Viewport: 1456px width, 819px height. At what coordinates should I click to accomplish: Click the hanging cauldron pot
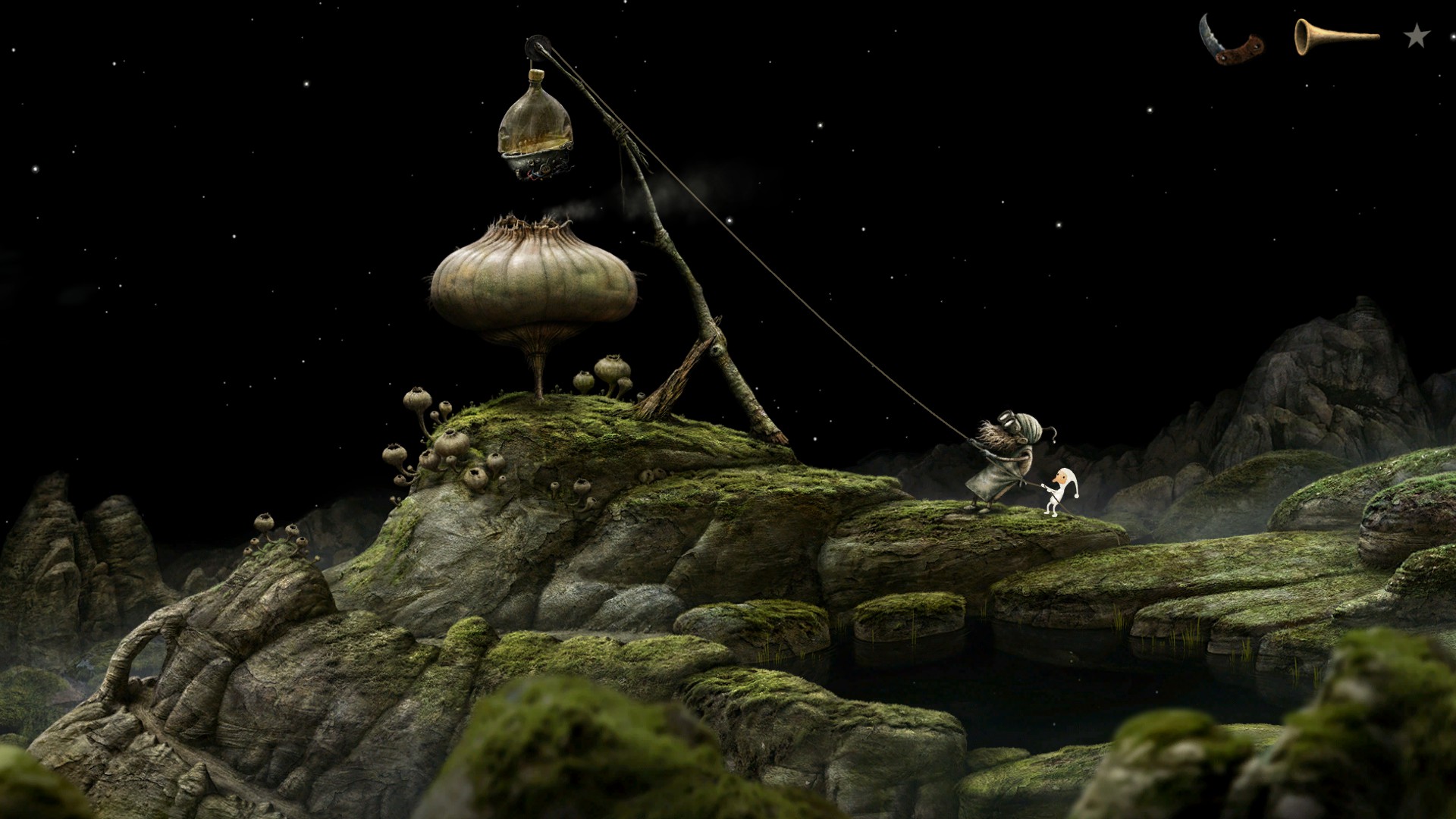tap(538, 163)
